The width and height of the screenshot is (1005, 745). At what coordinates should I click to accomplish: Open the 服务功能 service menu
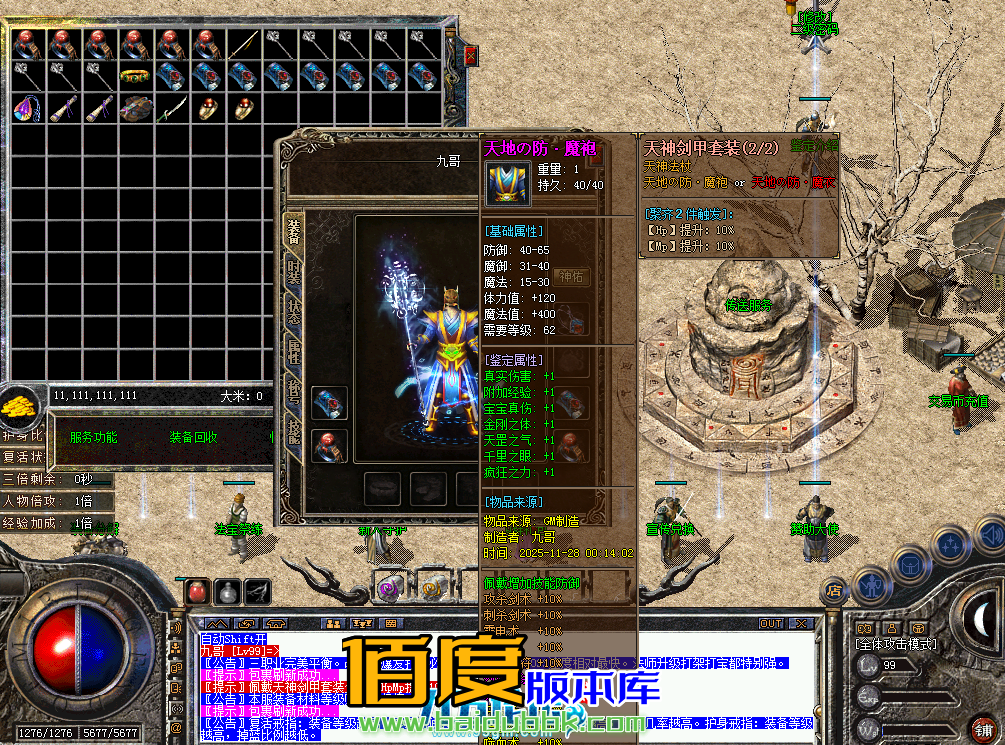pyautogui.click(x=93, y=437)
